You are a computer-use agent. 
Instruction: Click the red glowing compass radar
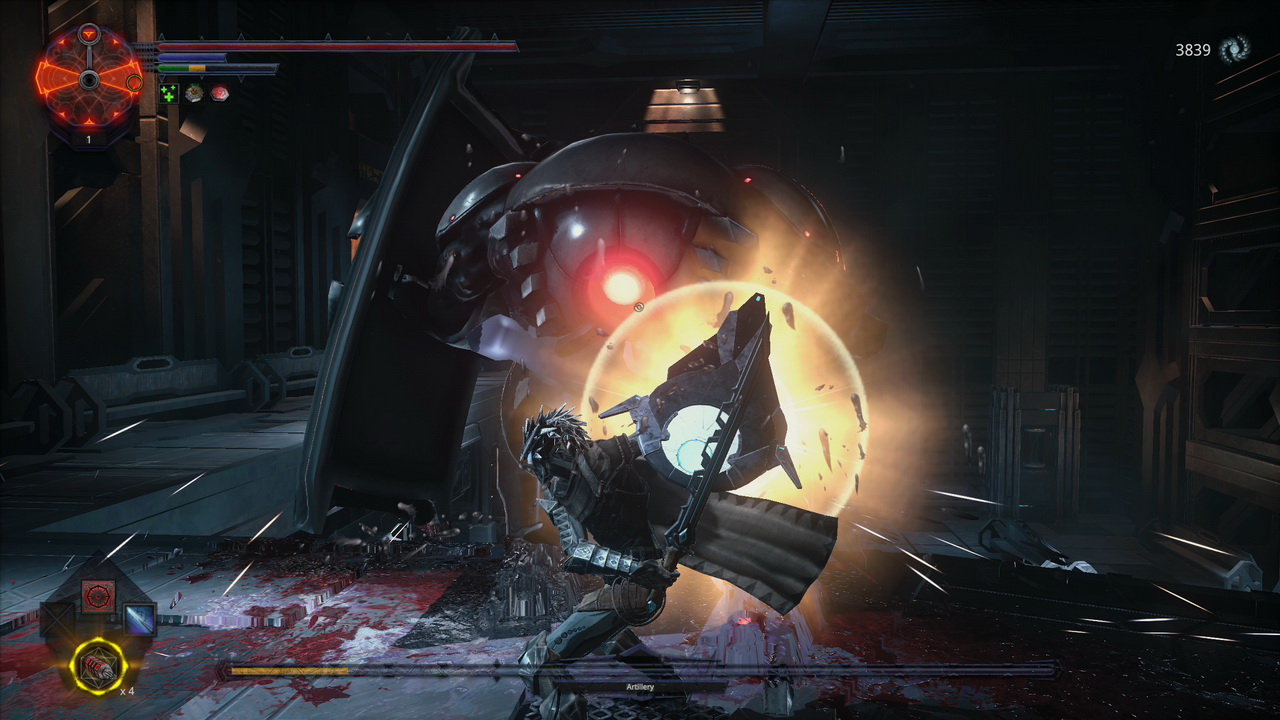tap(88, 78)
